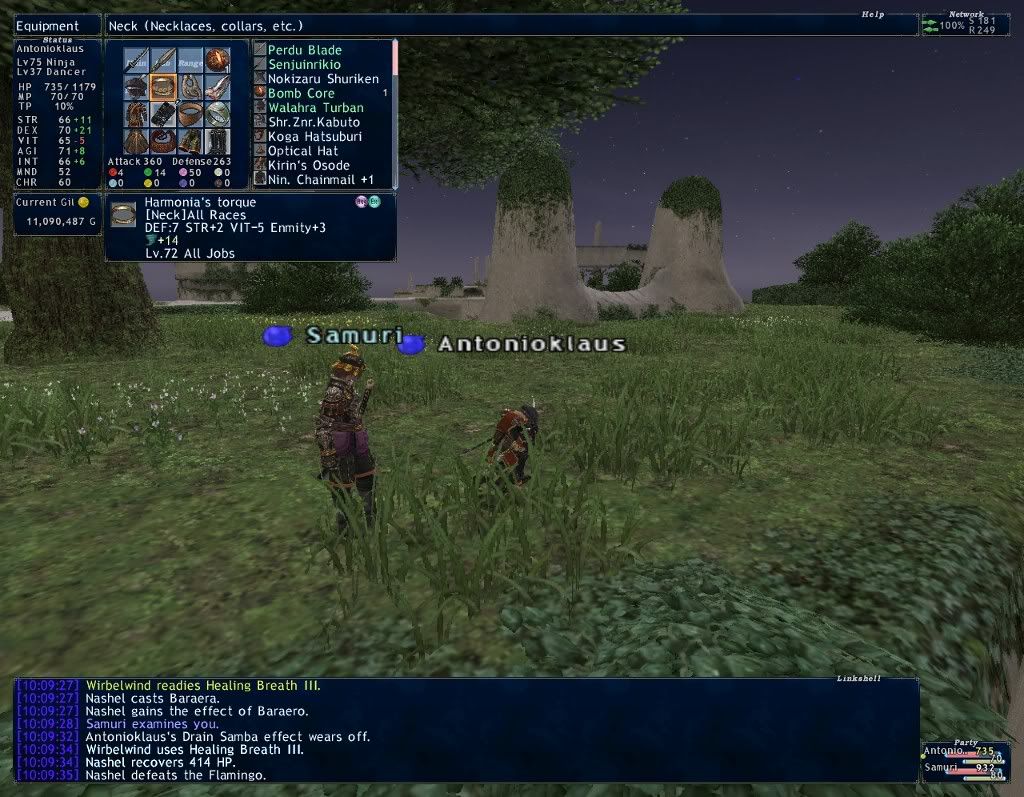The image size is (1024, 797).
Task: Open the empty Range equipment slot
Action: tap(191, 60)
